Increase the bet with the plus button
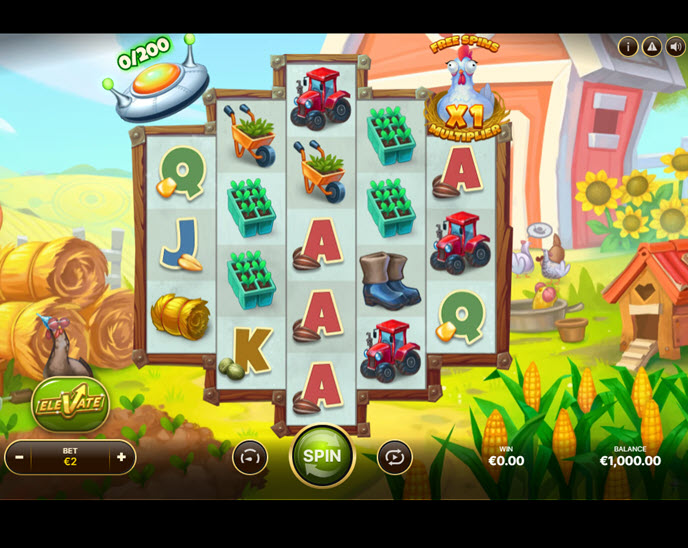 click(x=122, y=457)
